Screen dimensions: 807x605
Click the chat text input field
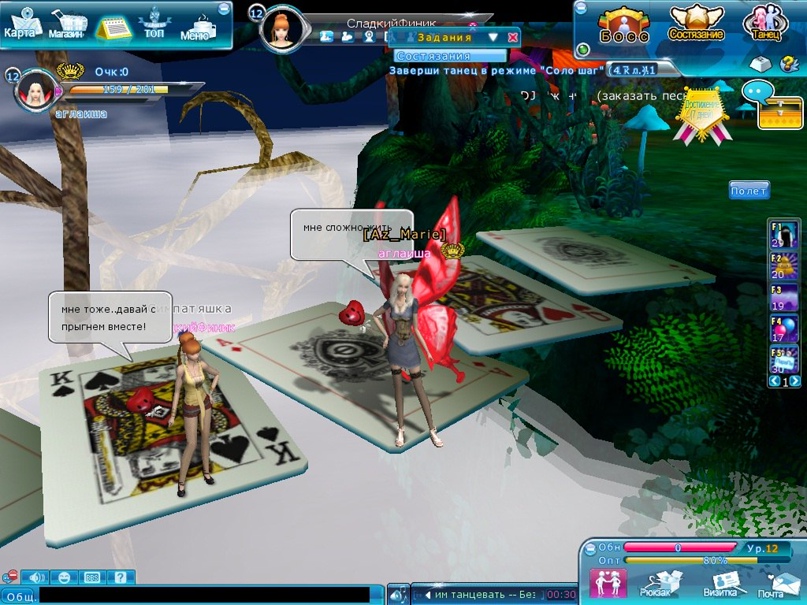coord(210,596)
